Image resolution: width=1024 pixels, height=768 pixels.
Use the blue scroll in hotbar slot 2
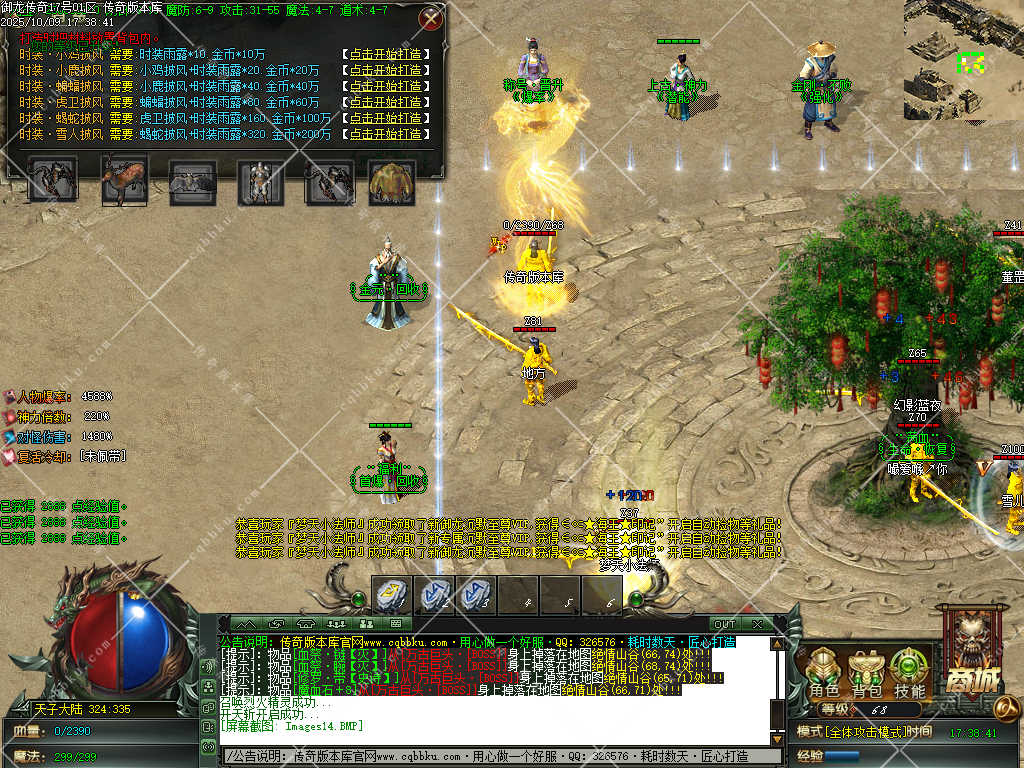435,594
